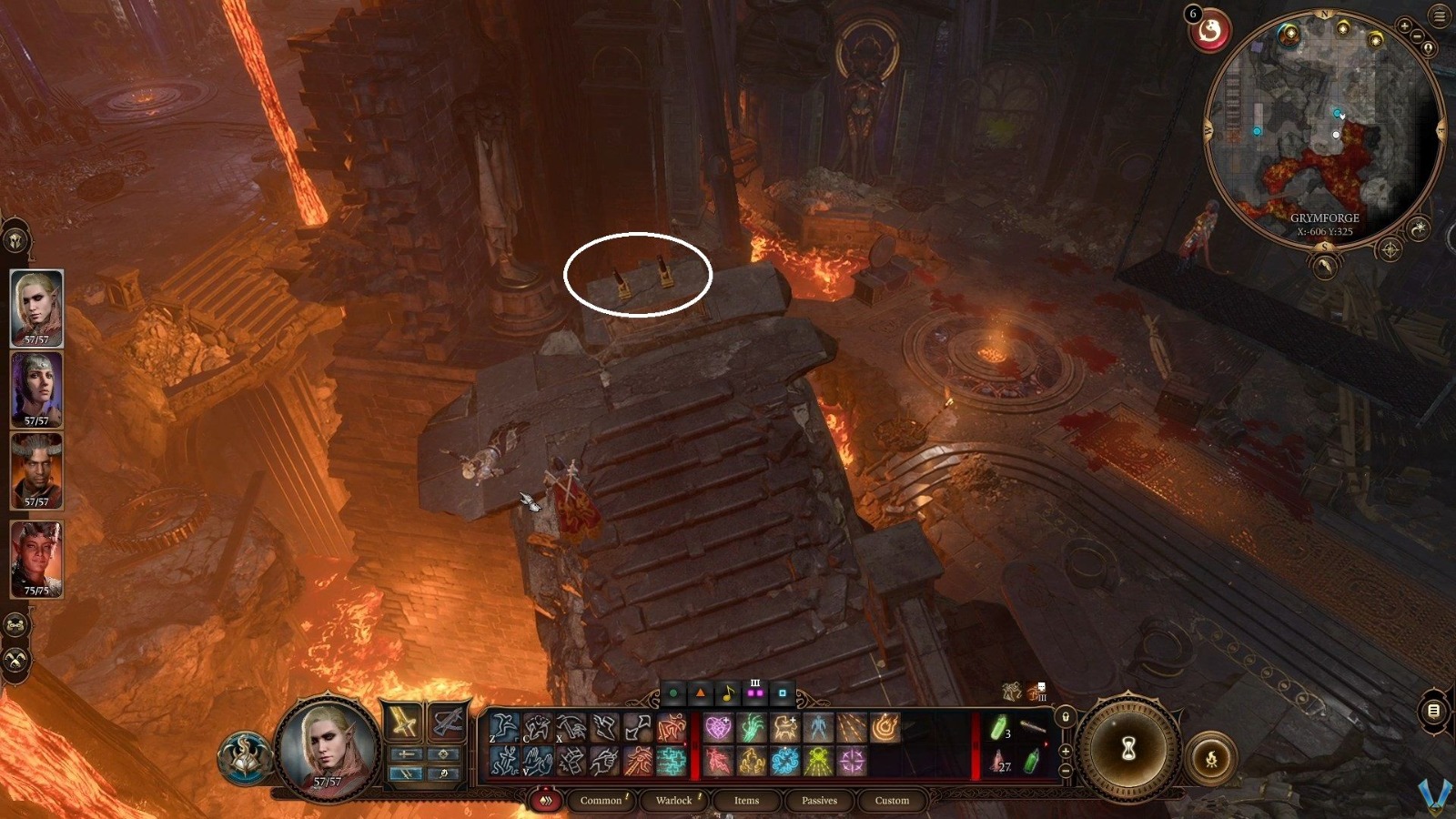
Task: Open the Warlock tab
Action: point(672,801)
